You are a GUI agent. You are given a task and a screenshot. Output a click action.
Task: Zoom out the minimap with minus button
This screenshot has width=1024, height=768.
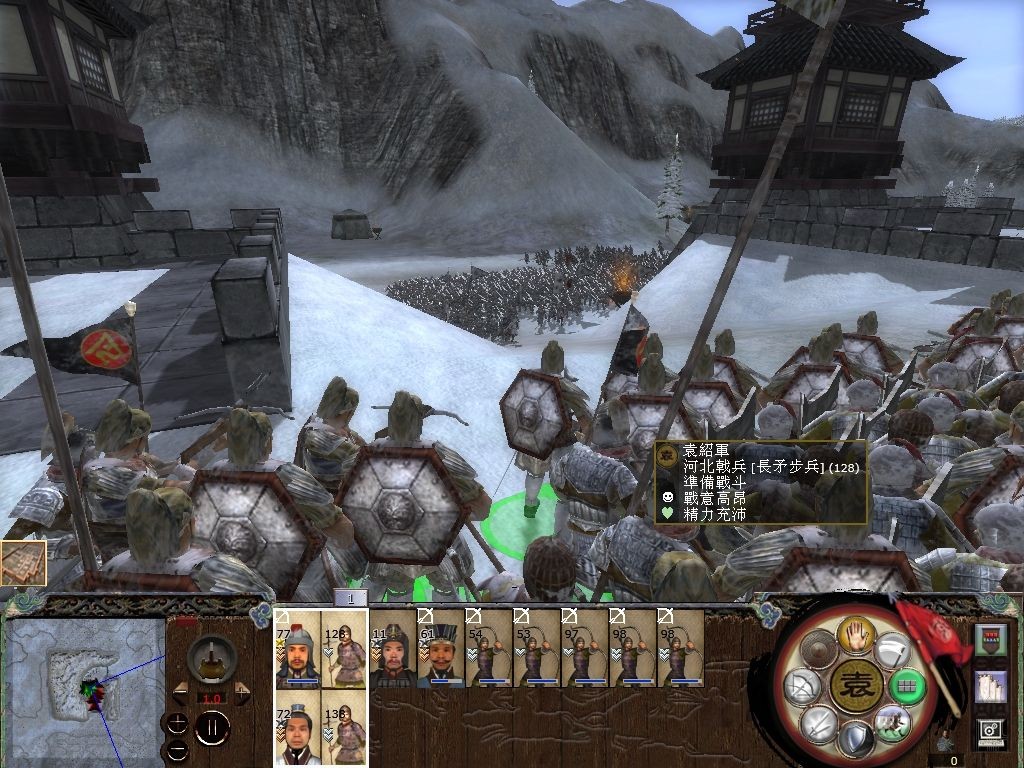178,749
